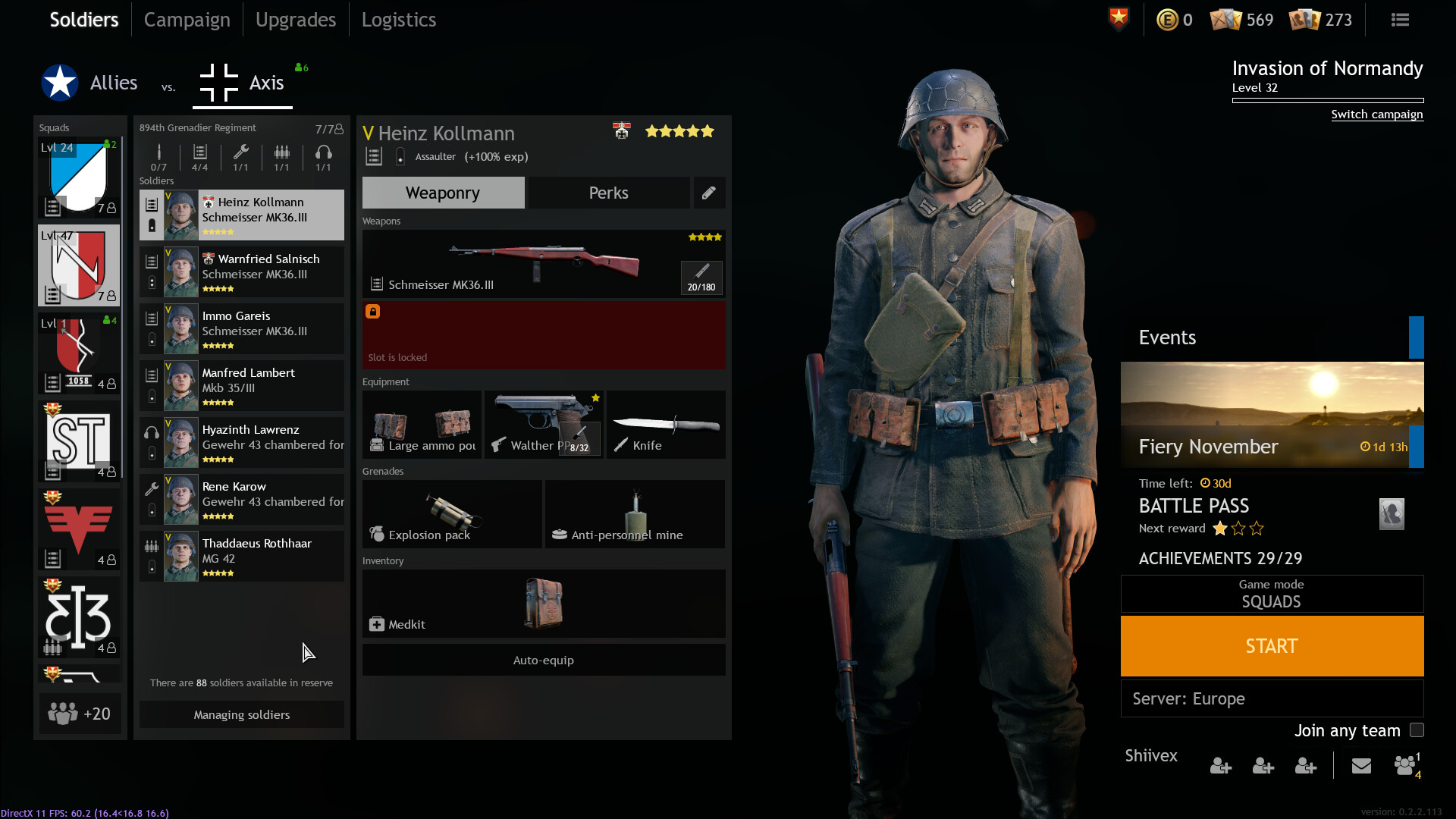
Task: Open the Knife equipment slot
Action: click(665, 425)
